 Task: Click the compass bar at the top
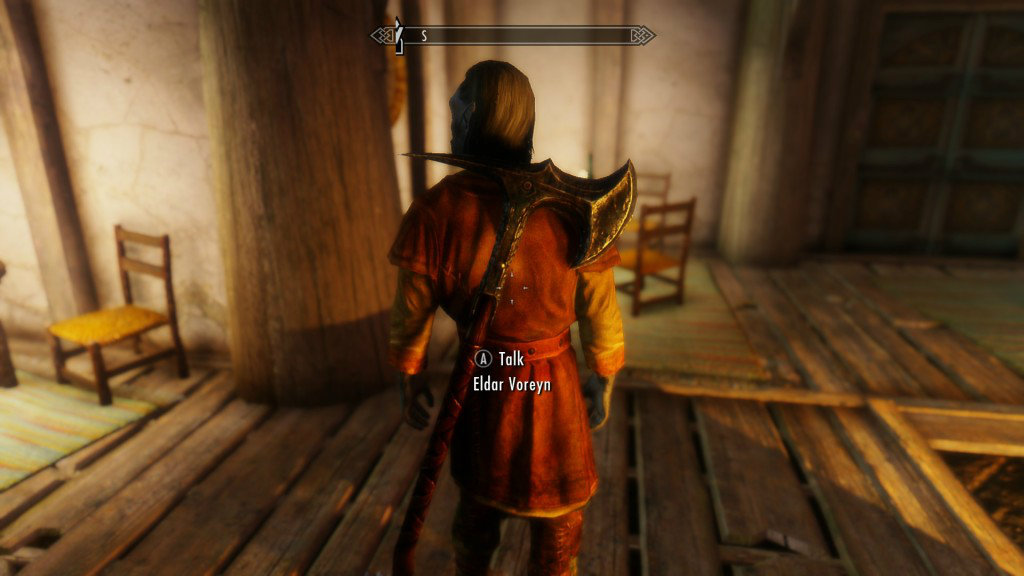point(513,36)
